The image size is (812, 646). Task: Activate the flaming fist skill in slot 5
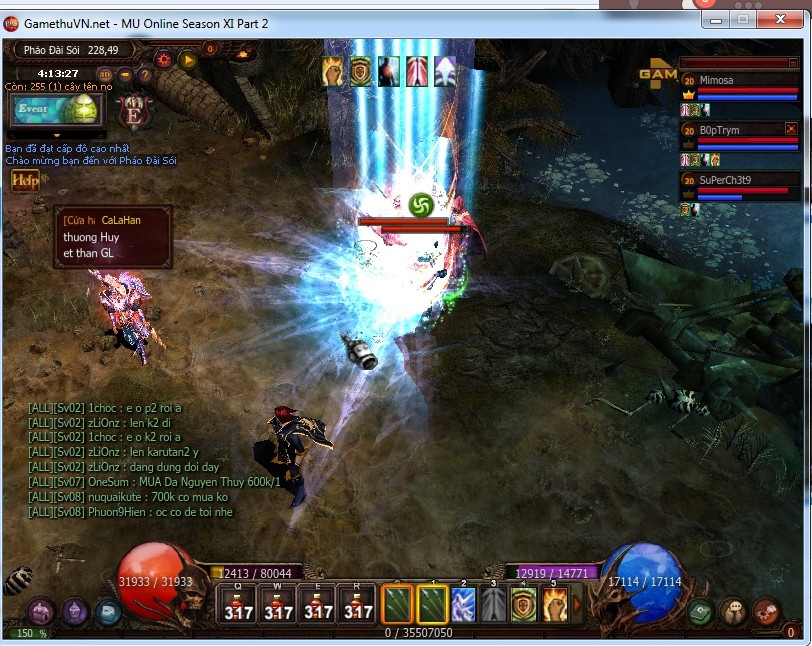coord(555,605)
